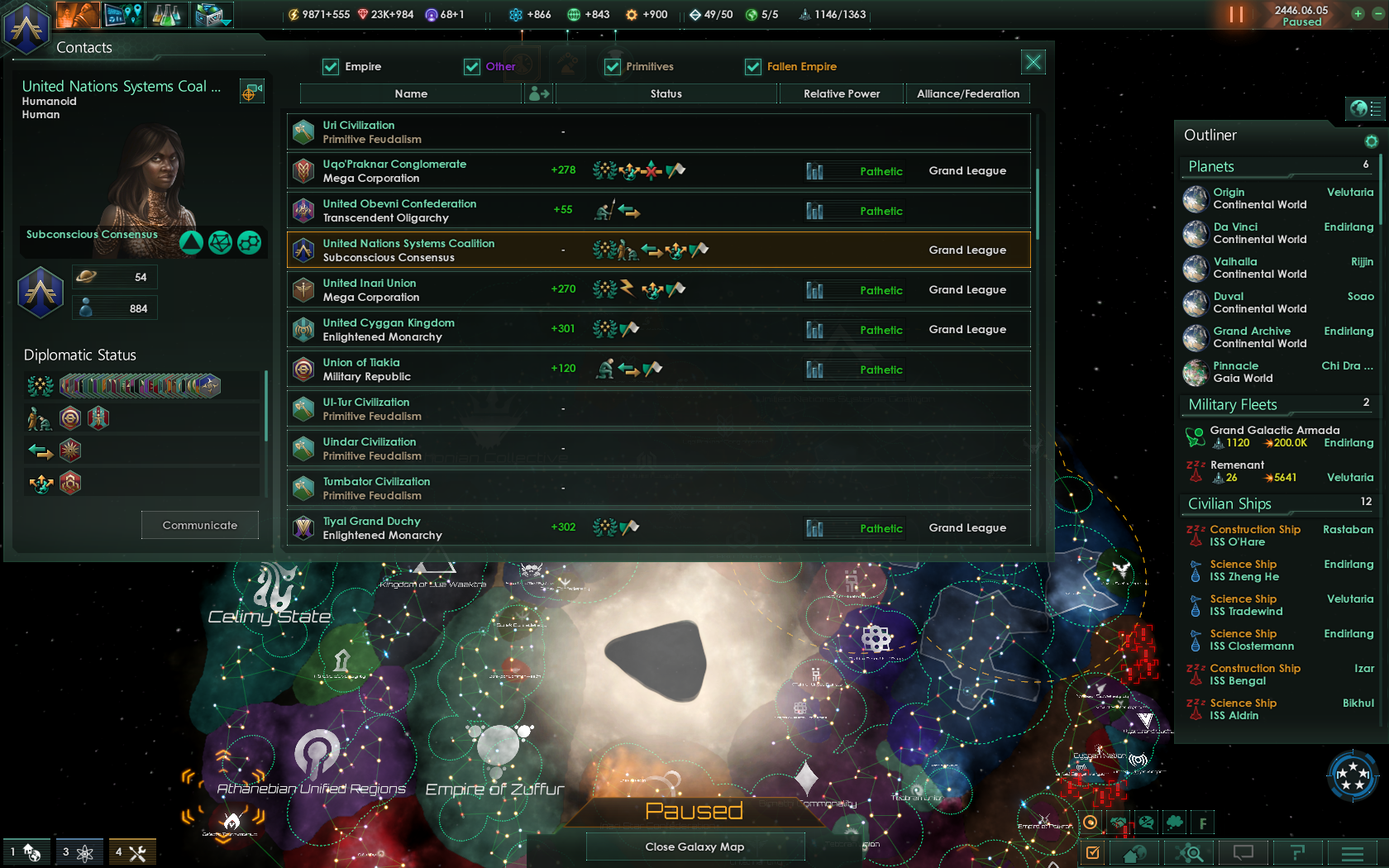
Task: Select the diplomacy handshake map icon
Action: click(x=1118, y=823)
